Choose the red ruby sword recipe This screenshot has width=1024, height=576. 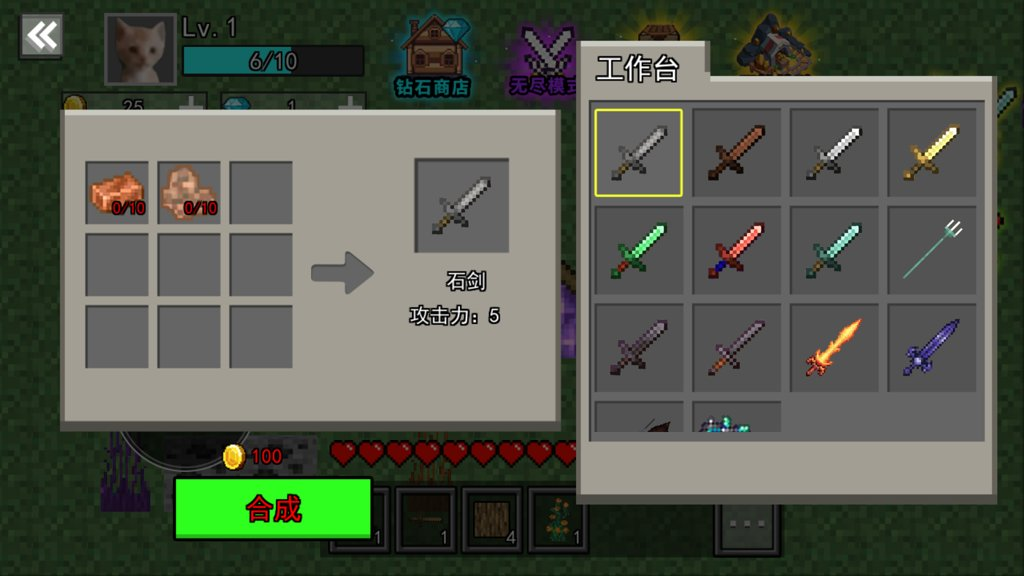736,250
